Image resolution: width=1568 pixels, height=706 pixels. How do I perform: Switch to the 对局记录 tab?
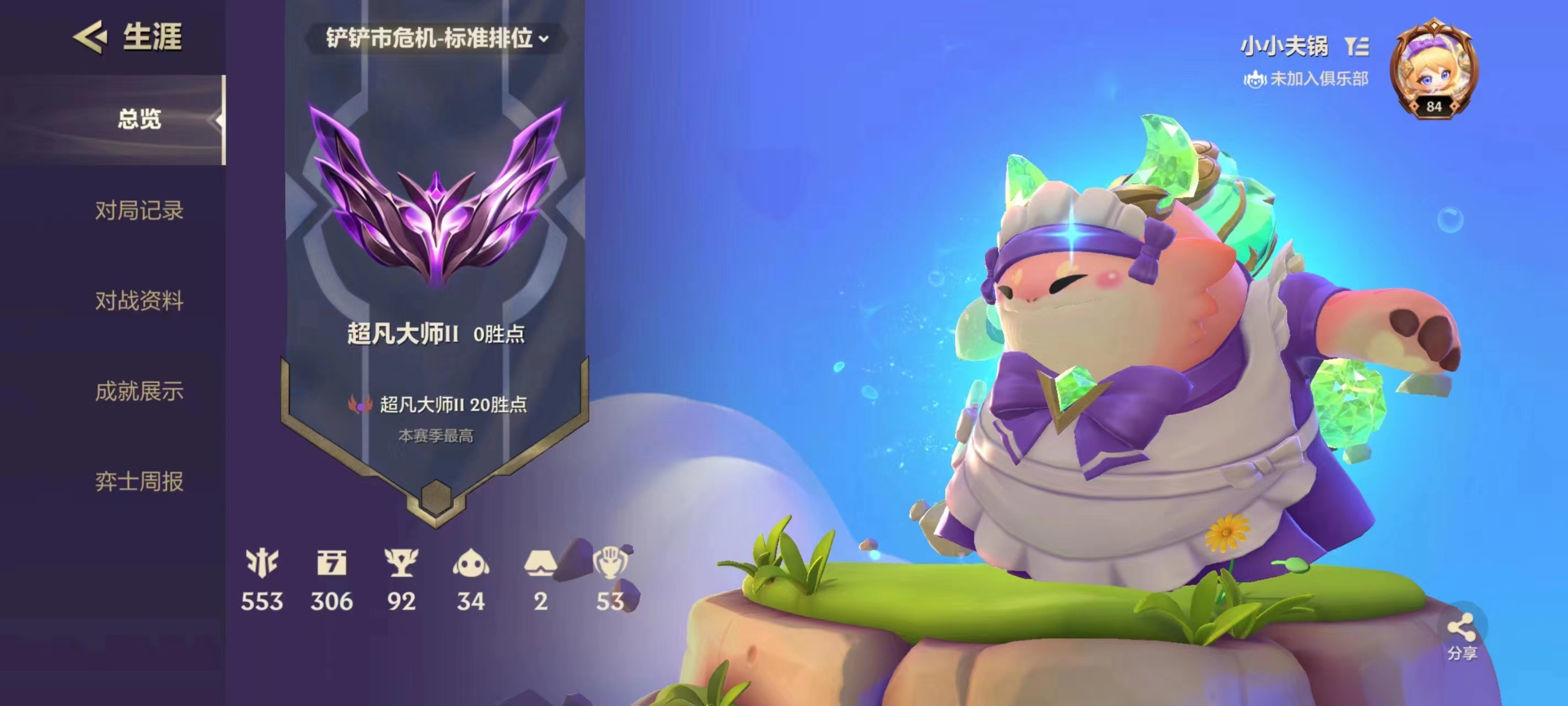tap(139, 210)
